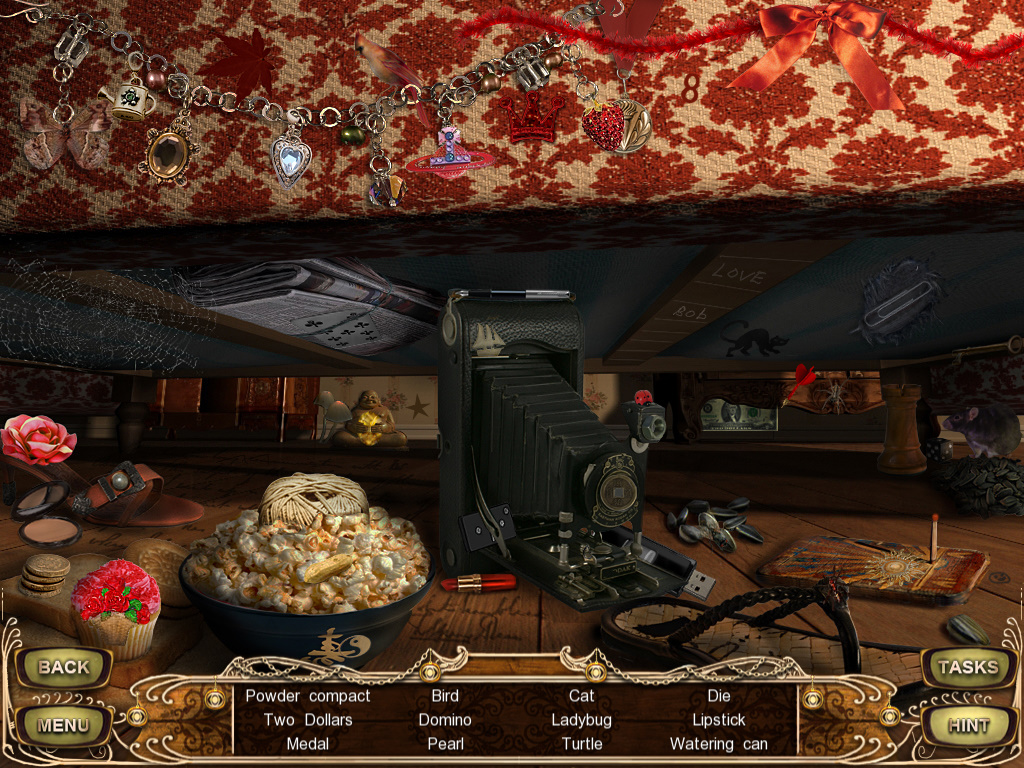Click the BACK button
This screenshot has height=768, width=1024.
[x=63, y=667]
